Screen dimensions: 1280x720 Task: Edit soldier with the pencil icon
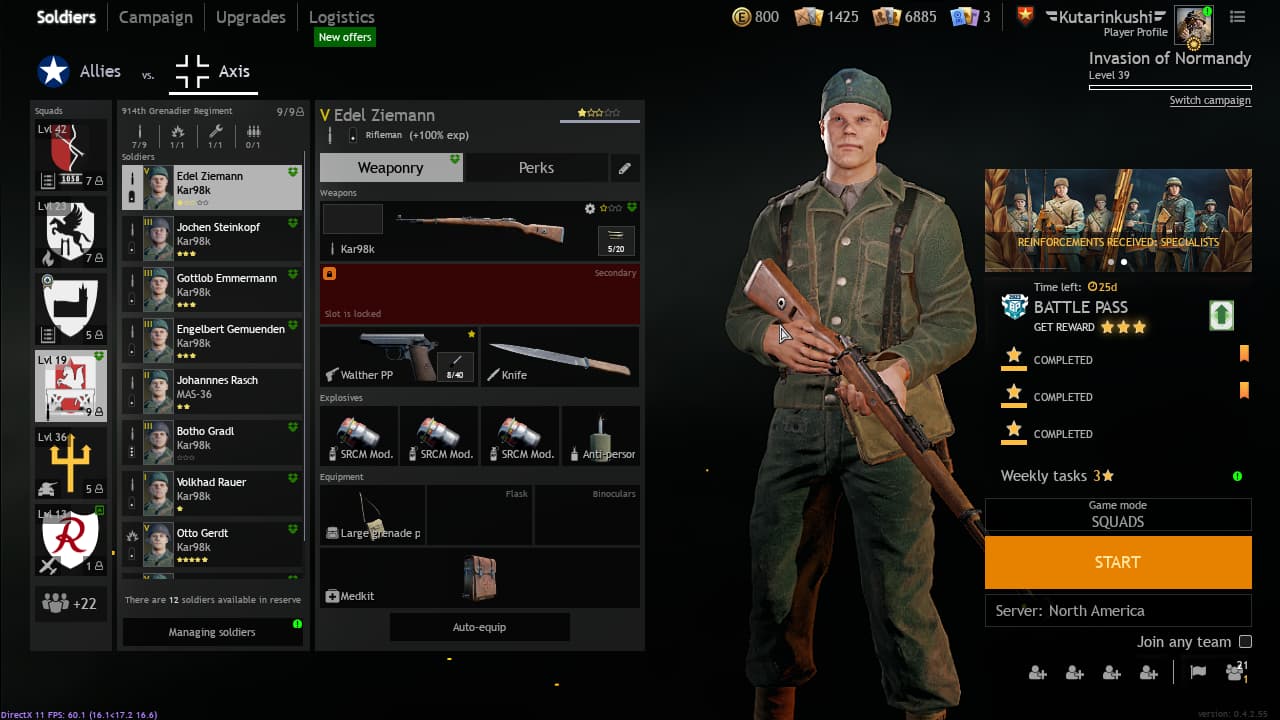click(625, 168)
